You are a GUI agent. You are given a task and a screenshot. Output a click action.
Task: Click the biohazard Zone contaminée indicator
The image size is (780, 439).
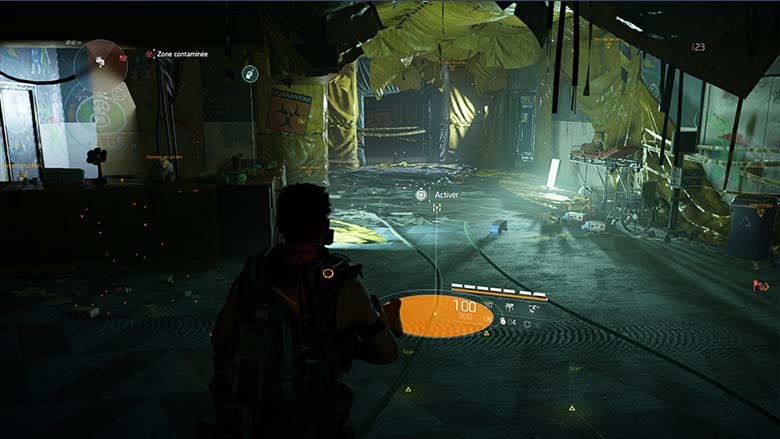[150, 54]
